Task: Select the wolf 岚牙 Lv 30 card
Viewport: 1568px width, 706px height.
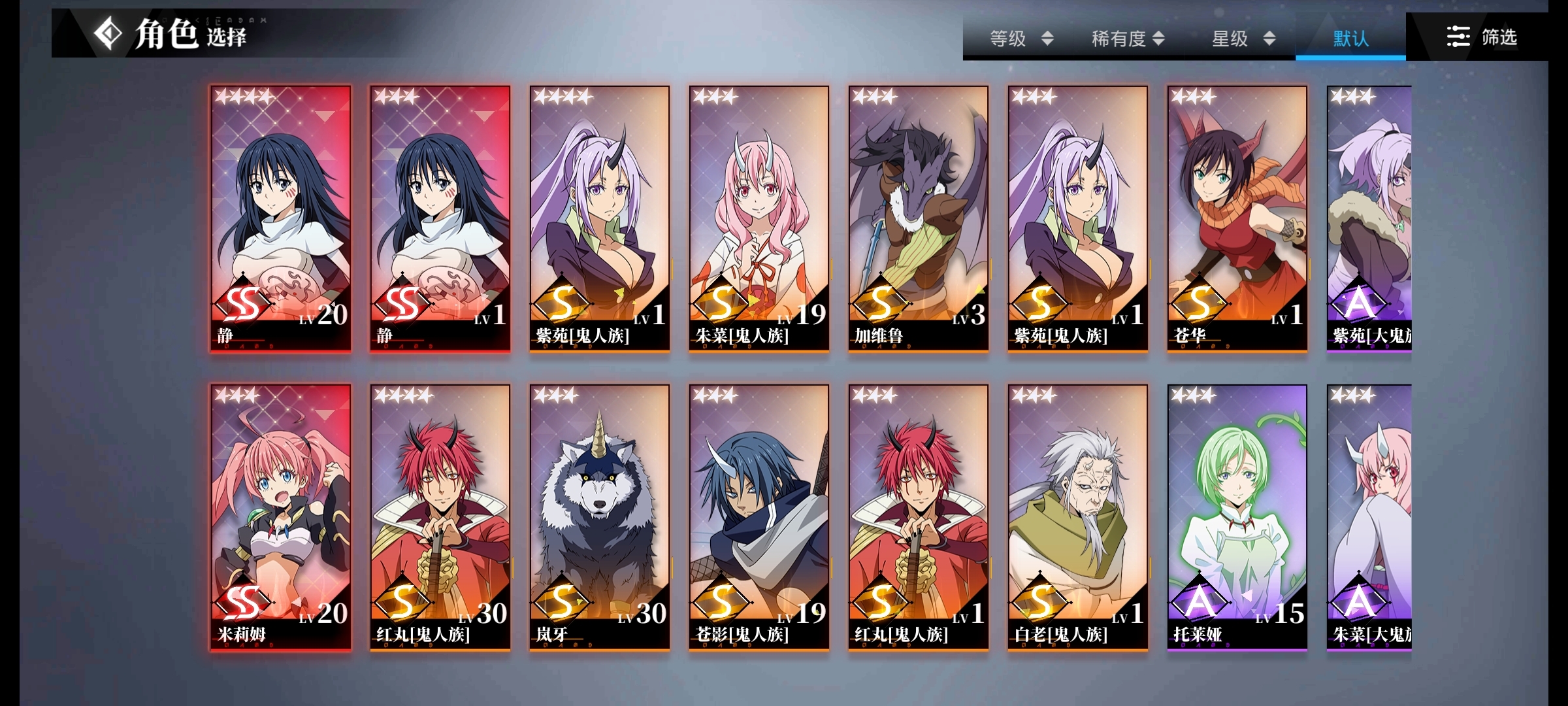Action: point(600,517)
